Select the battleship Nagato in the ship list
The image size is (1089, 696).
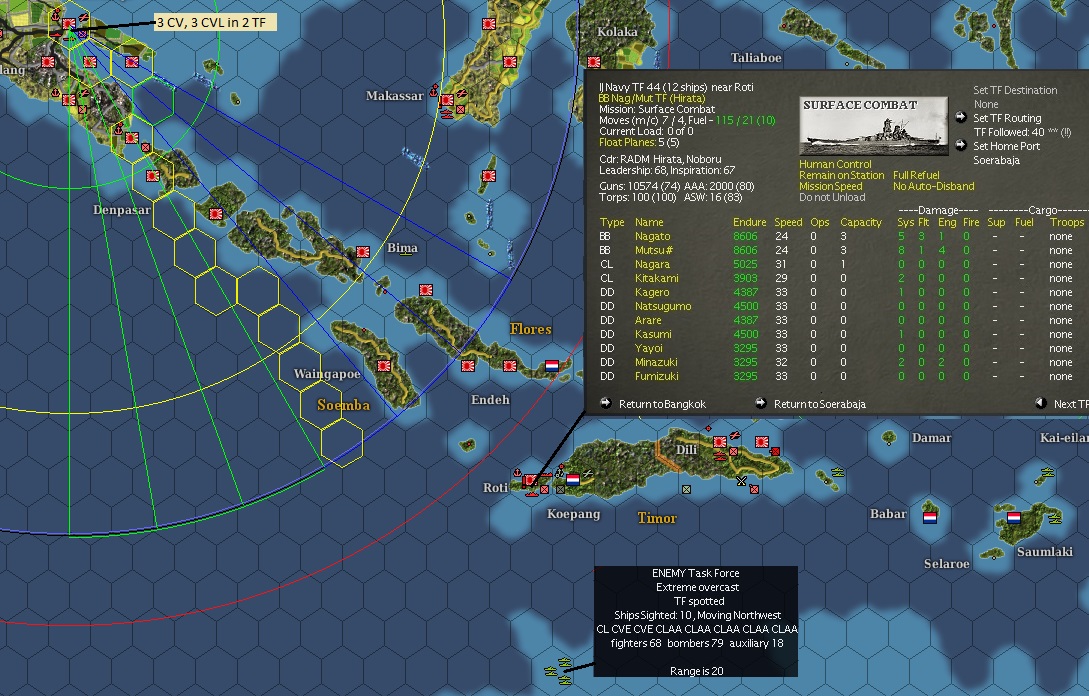coord(652,236)
